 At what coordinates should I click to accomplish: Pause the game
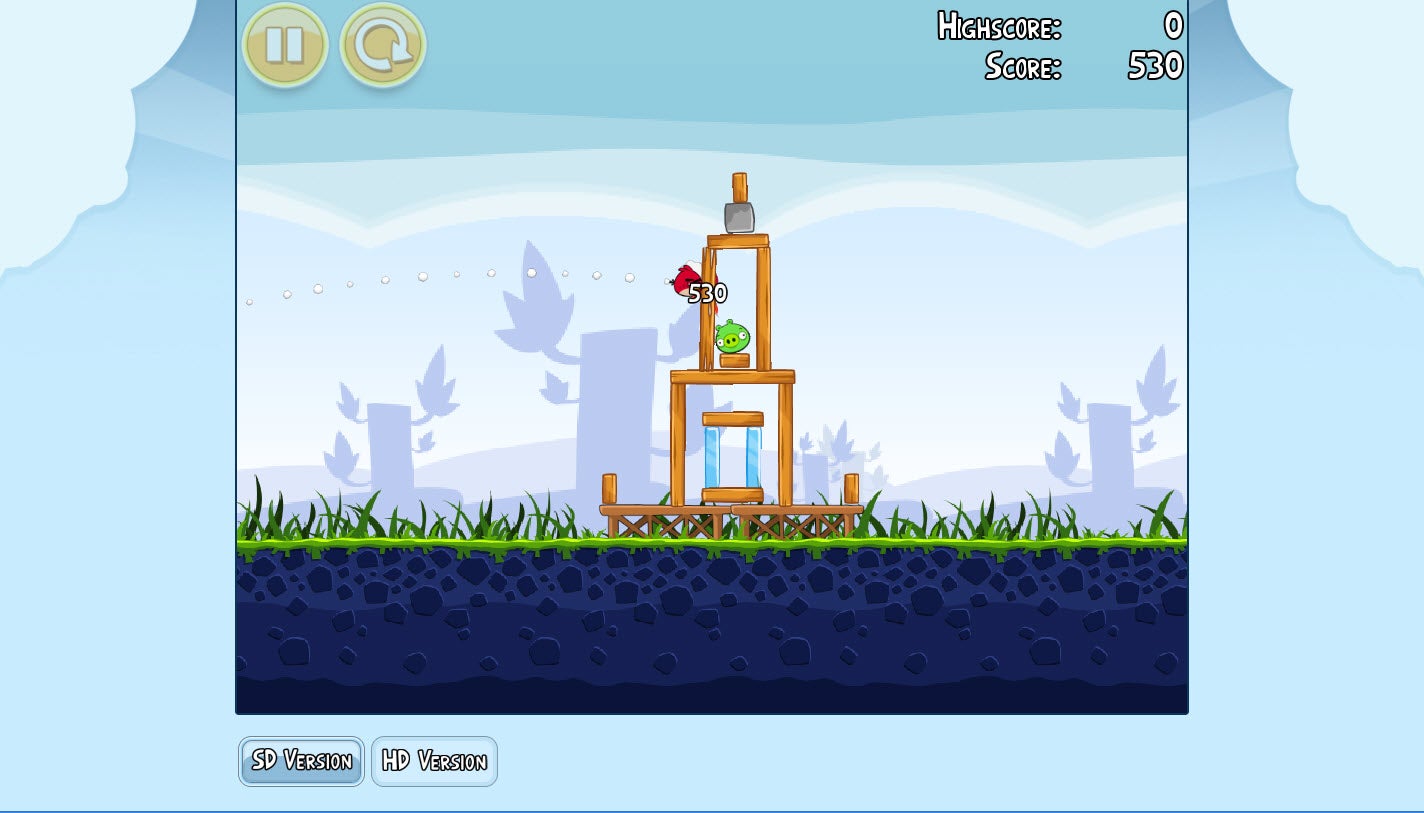click(285, 45)
